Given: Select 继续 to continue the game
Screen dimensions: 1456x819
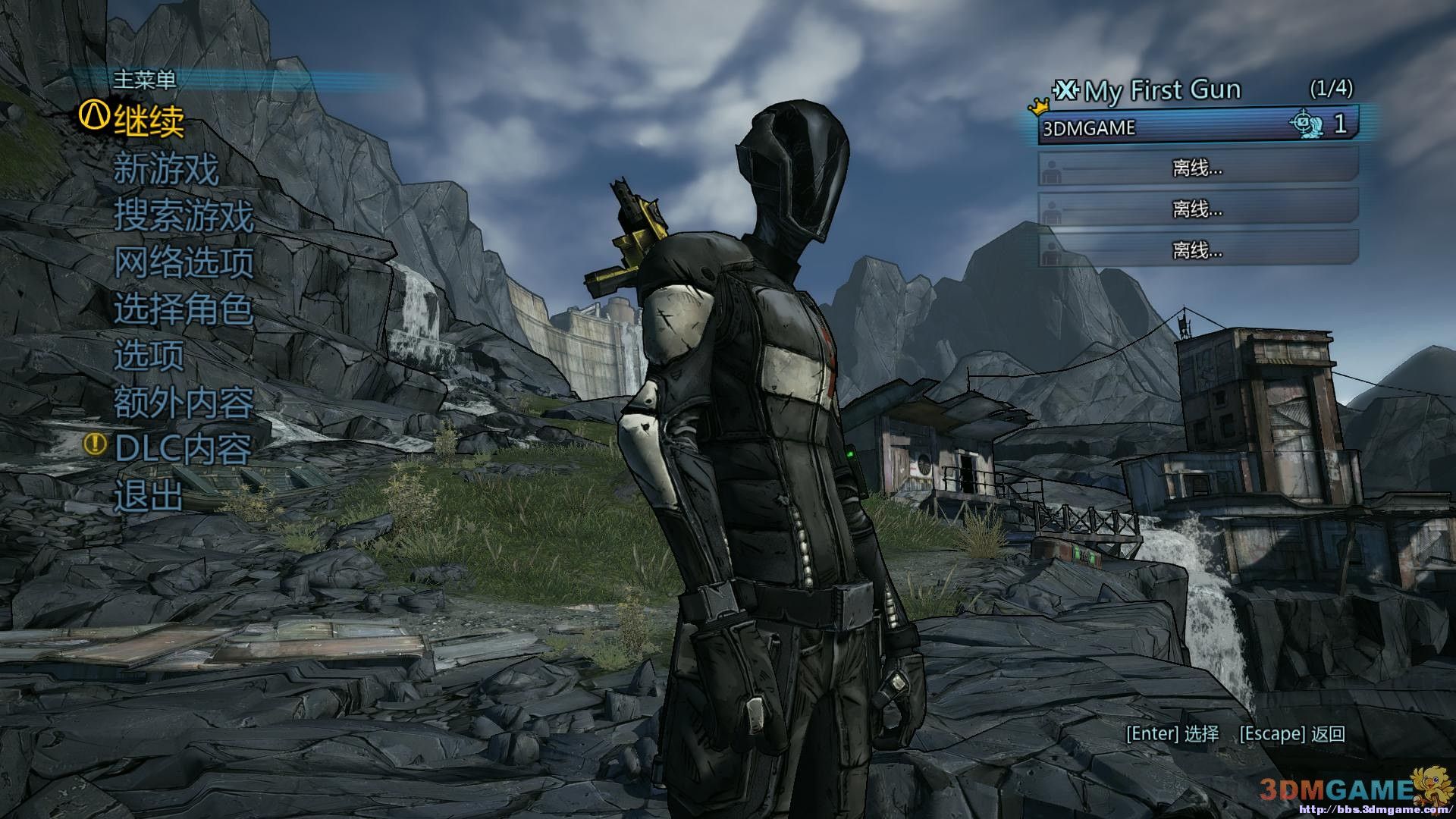Looking at the screenshot, I should (149, 121).
